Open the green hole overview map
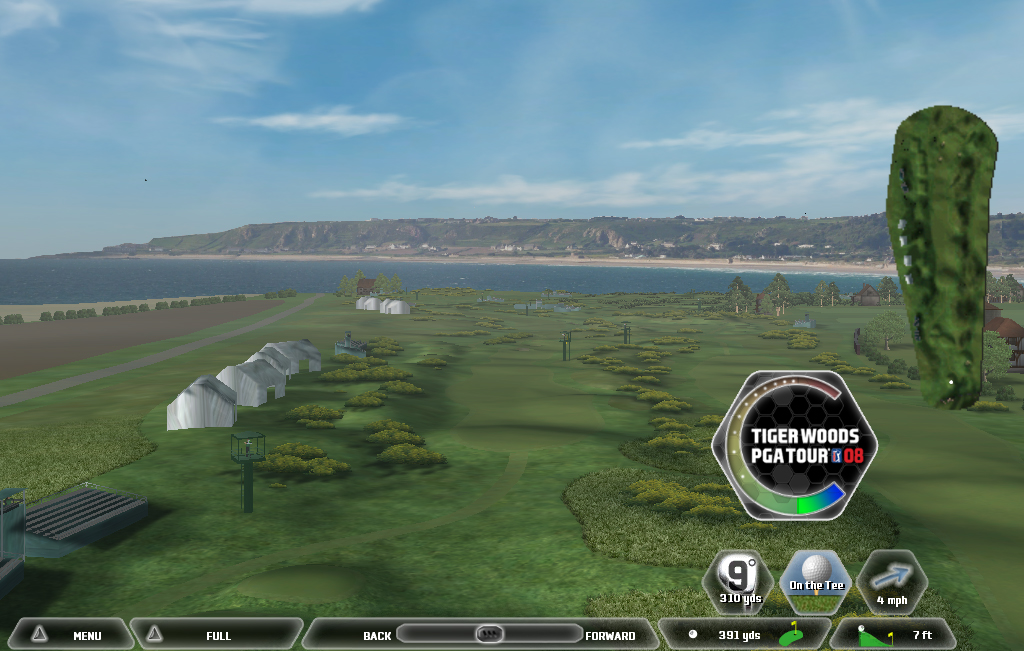 (941, 258)
